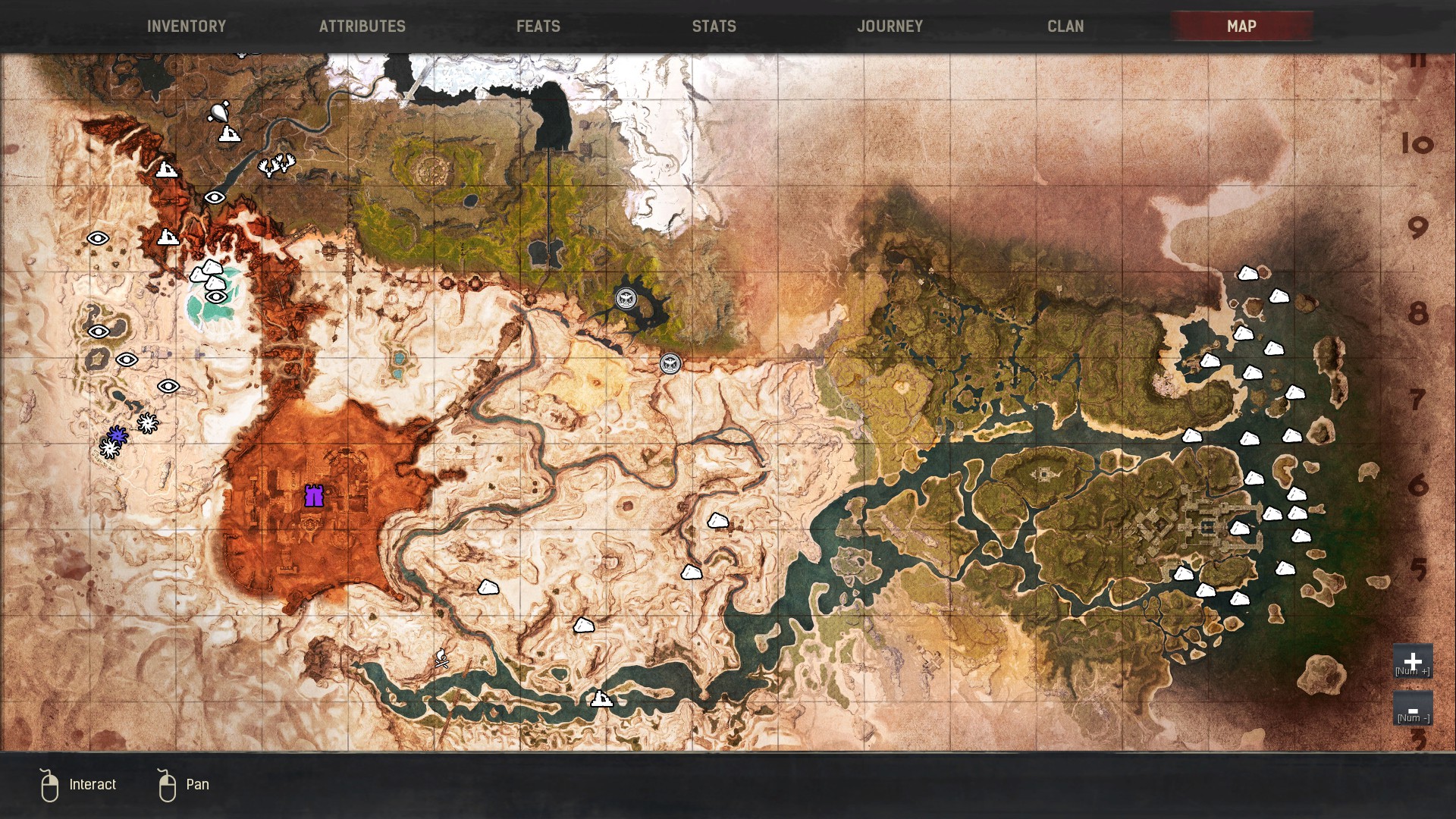Open the ATTRIBUTES tab
The width and height of the screenshot is (1456, 819).
[x=362, y=26]
